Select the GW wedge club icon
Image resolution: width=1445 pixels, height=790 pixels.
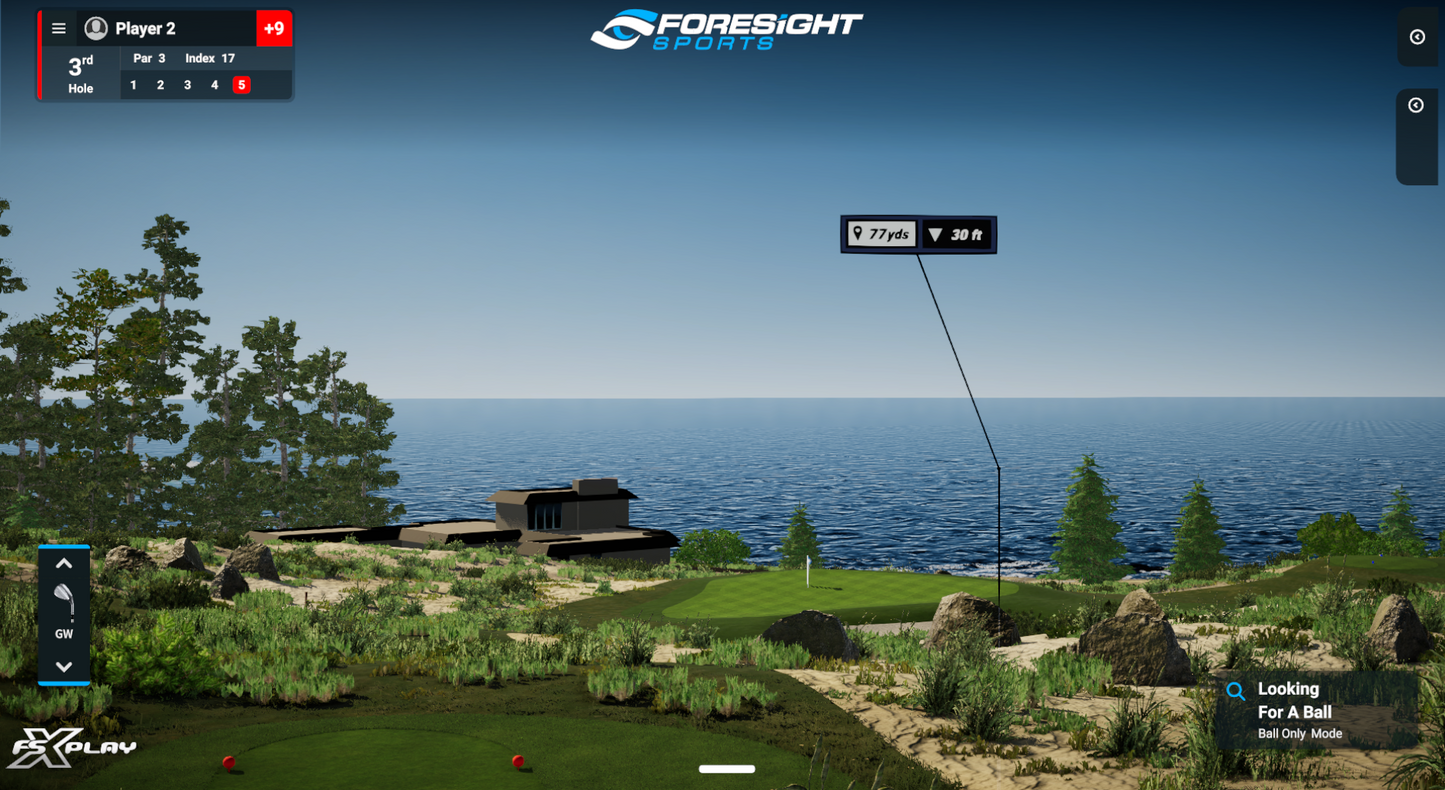pyautogui.click(x=64, y=604)
